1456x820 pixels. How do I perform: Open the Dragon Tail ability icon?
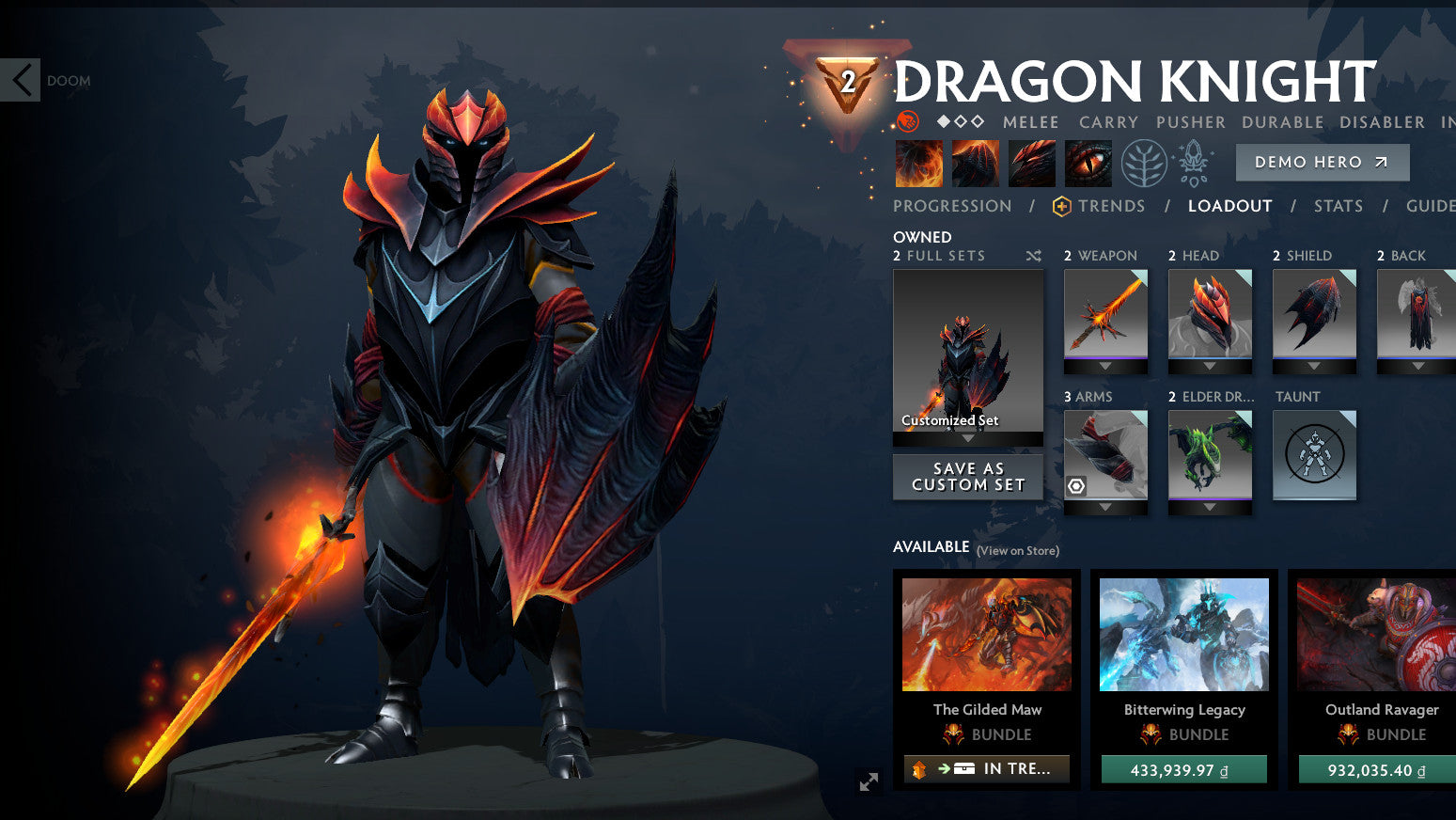(975, 162)
